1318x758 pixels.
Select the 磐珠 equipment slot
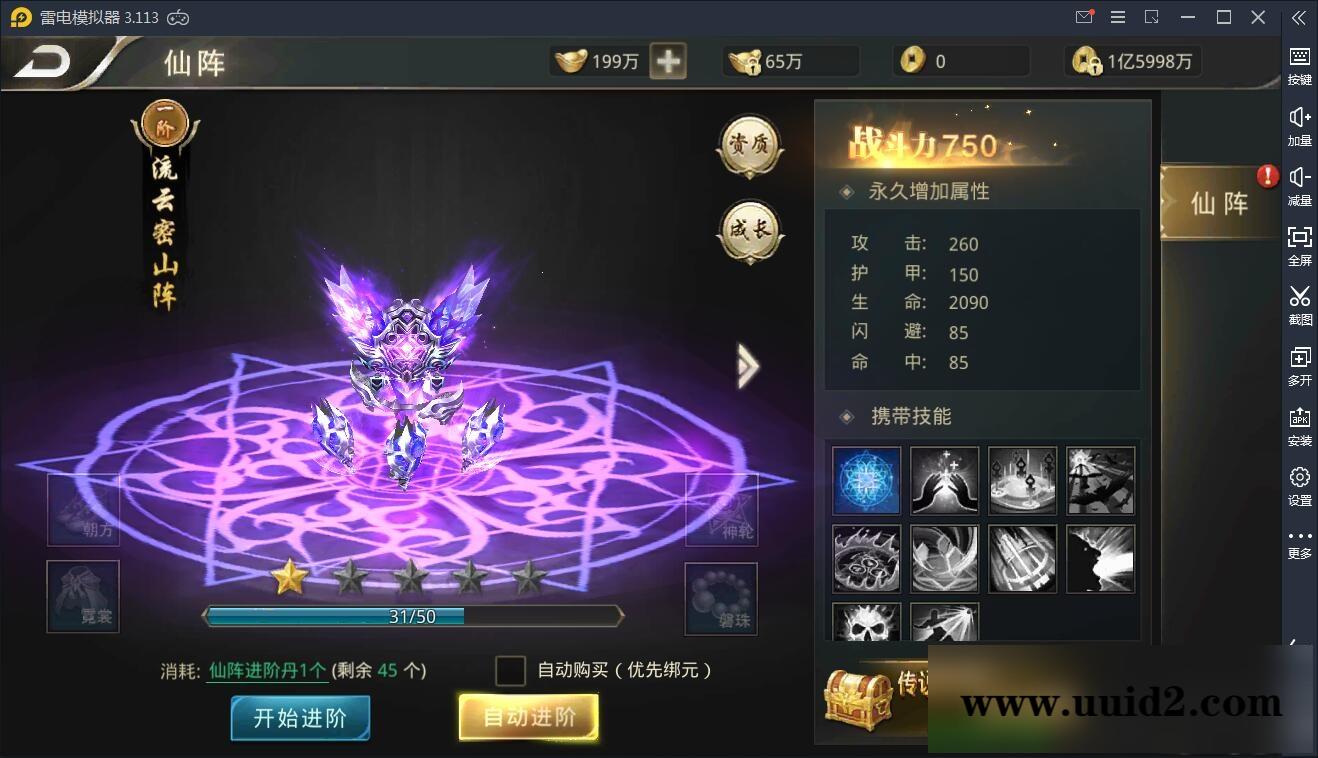click(x=720, y=599)
